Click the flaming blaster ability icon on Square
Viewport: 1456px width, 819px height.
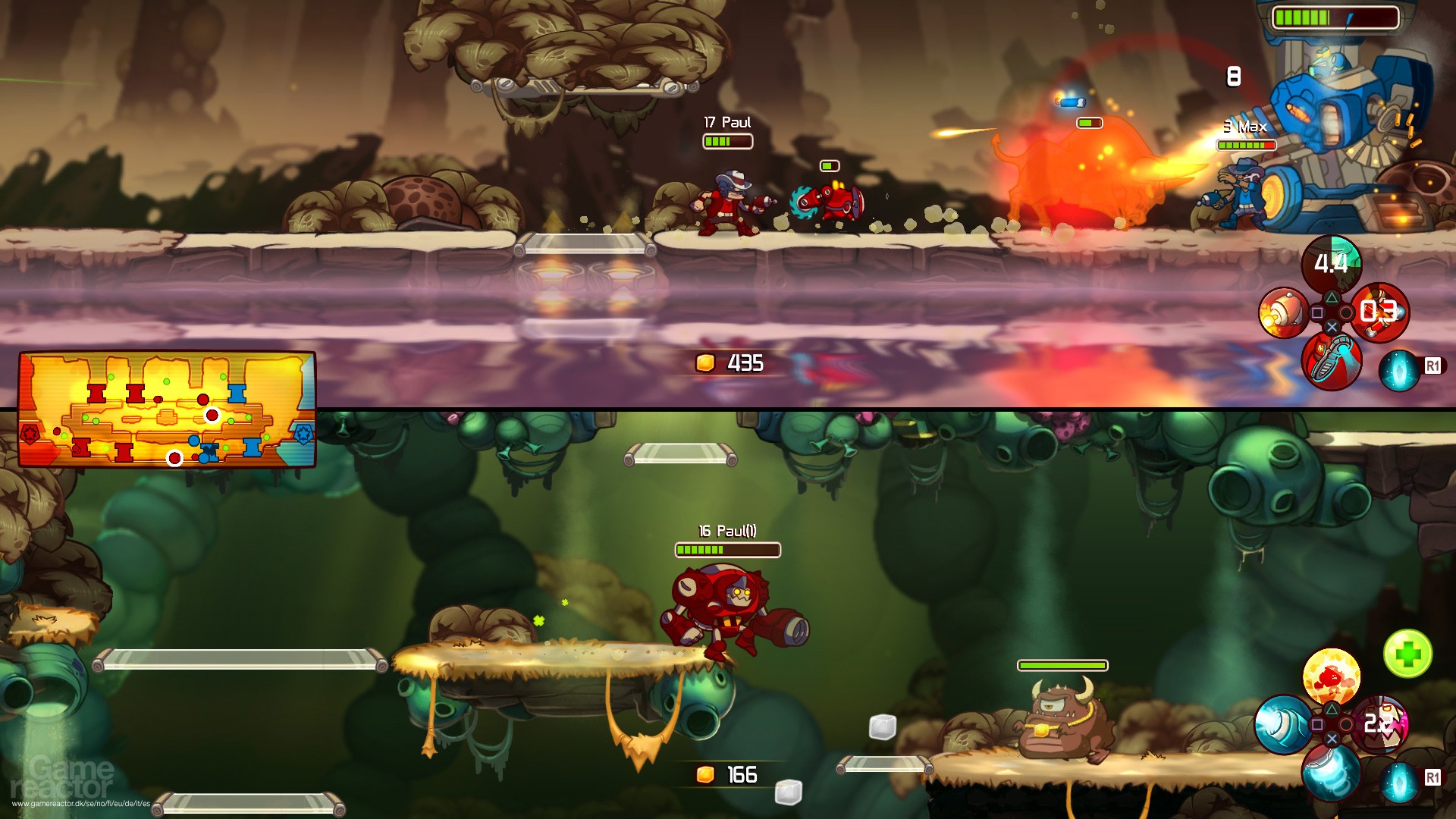1282,312
